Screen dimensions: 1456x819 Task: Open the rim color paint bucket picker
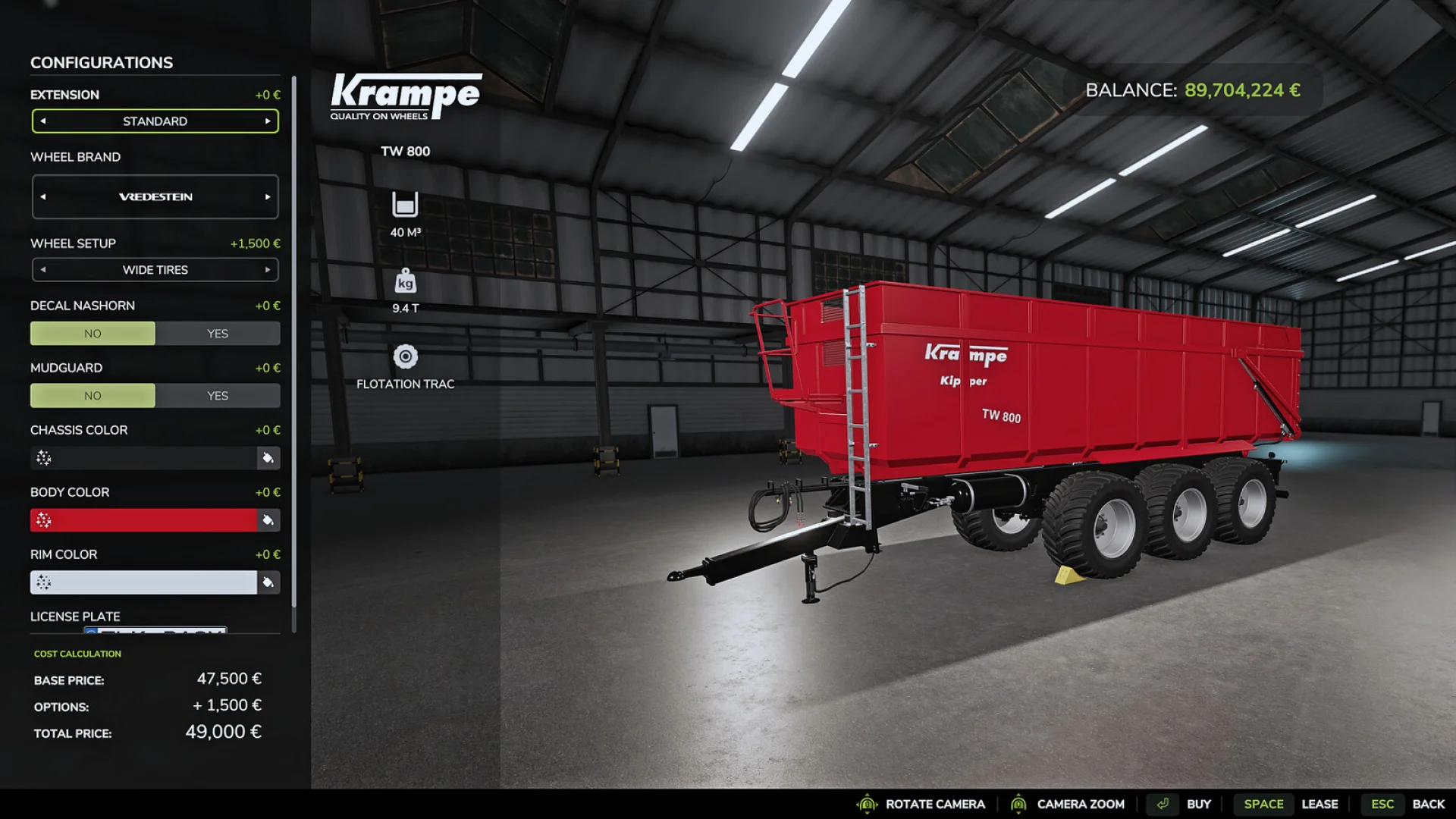coord(267,582)
